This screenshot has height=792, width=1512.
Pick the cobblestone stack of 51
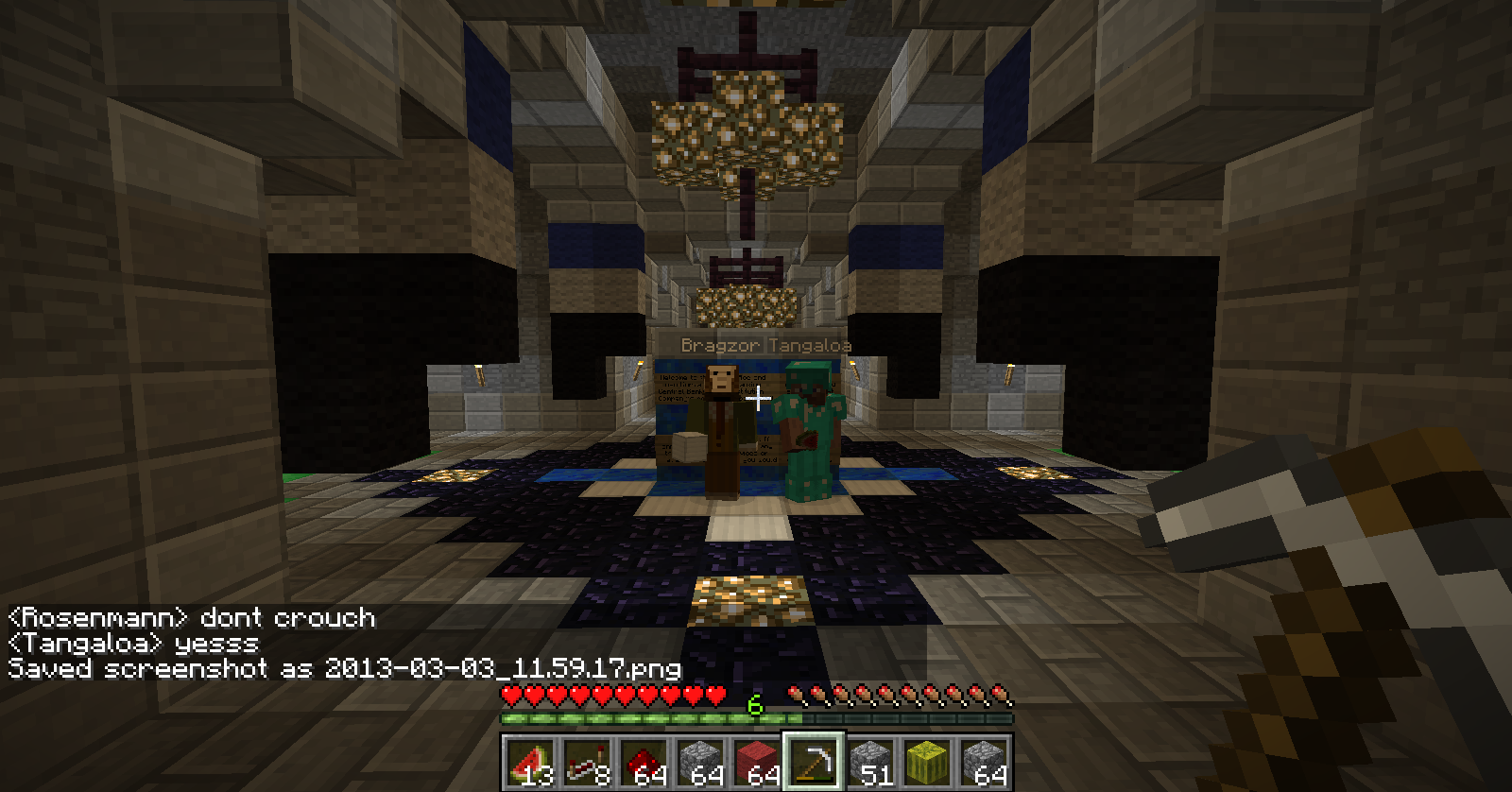[869, 762]
